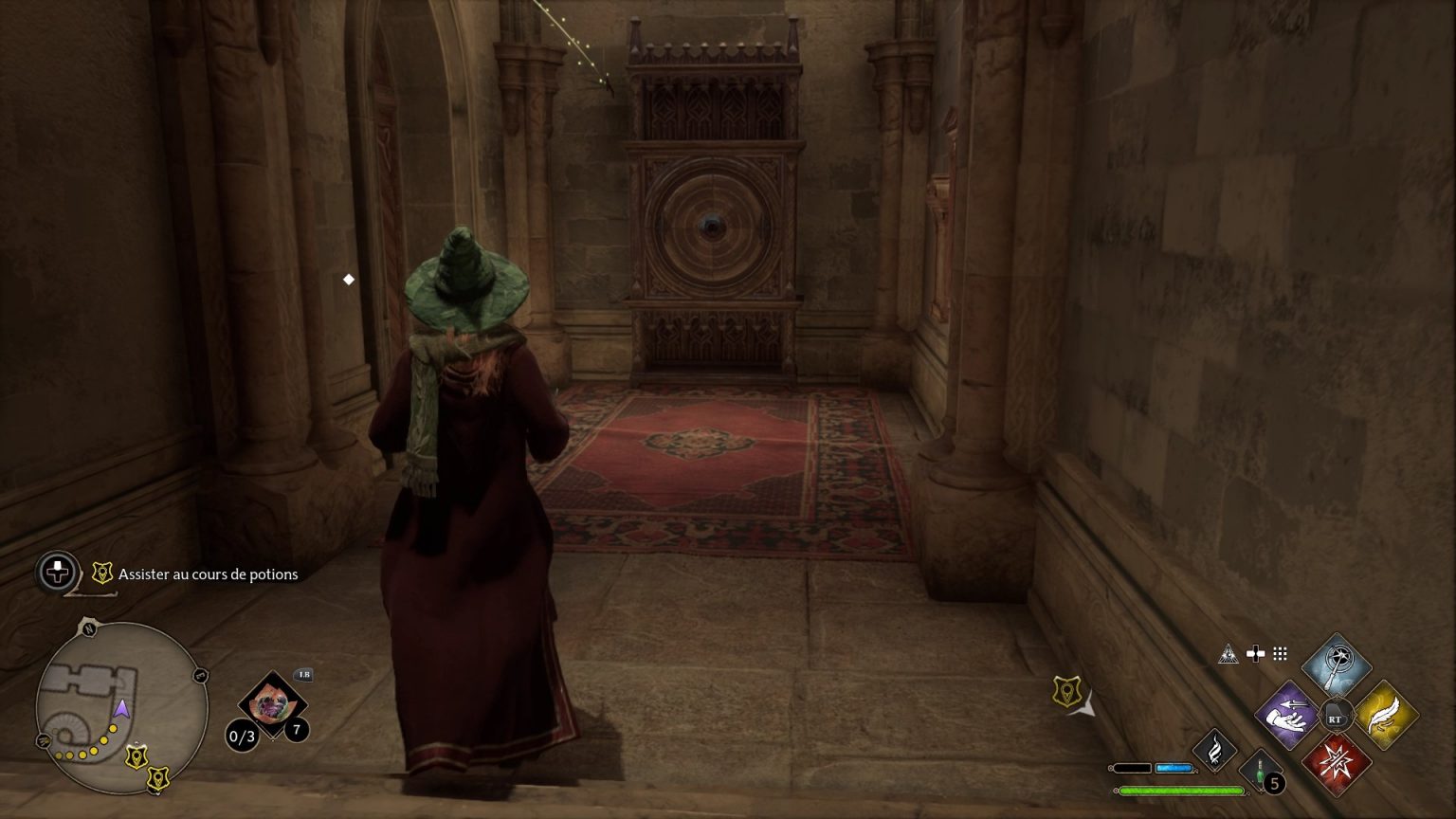The image size is (1456, 819).
Task: Select the yellow Levioso feather spell icon
Action: tap(1386, 713)
